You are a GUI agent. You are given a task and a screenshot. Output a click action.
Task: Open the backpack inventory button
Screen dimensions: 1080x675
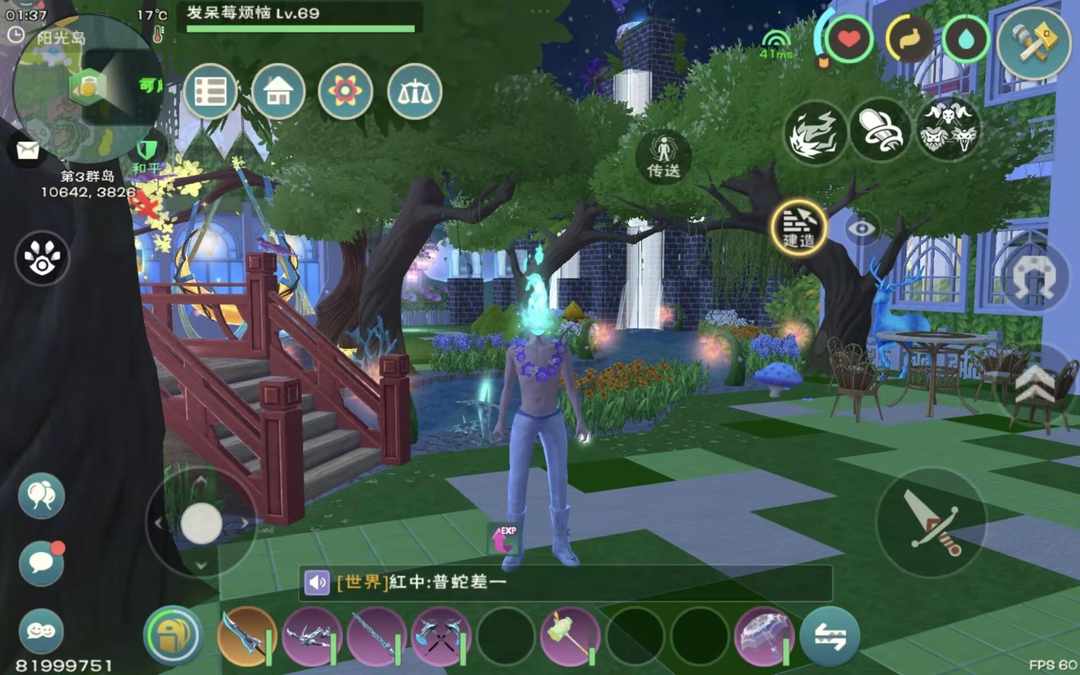click(x=172, y=635)
